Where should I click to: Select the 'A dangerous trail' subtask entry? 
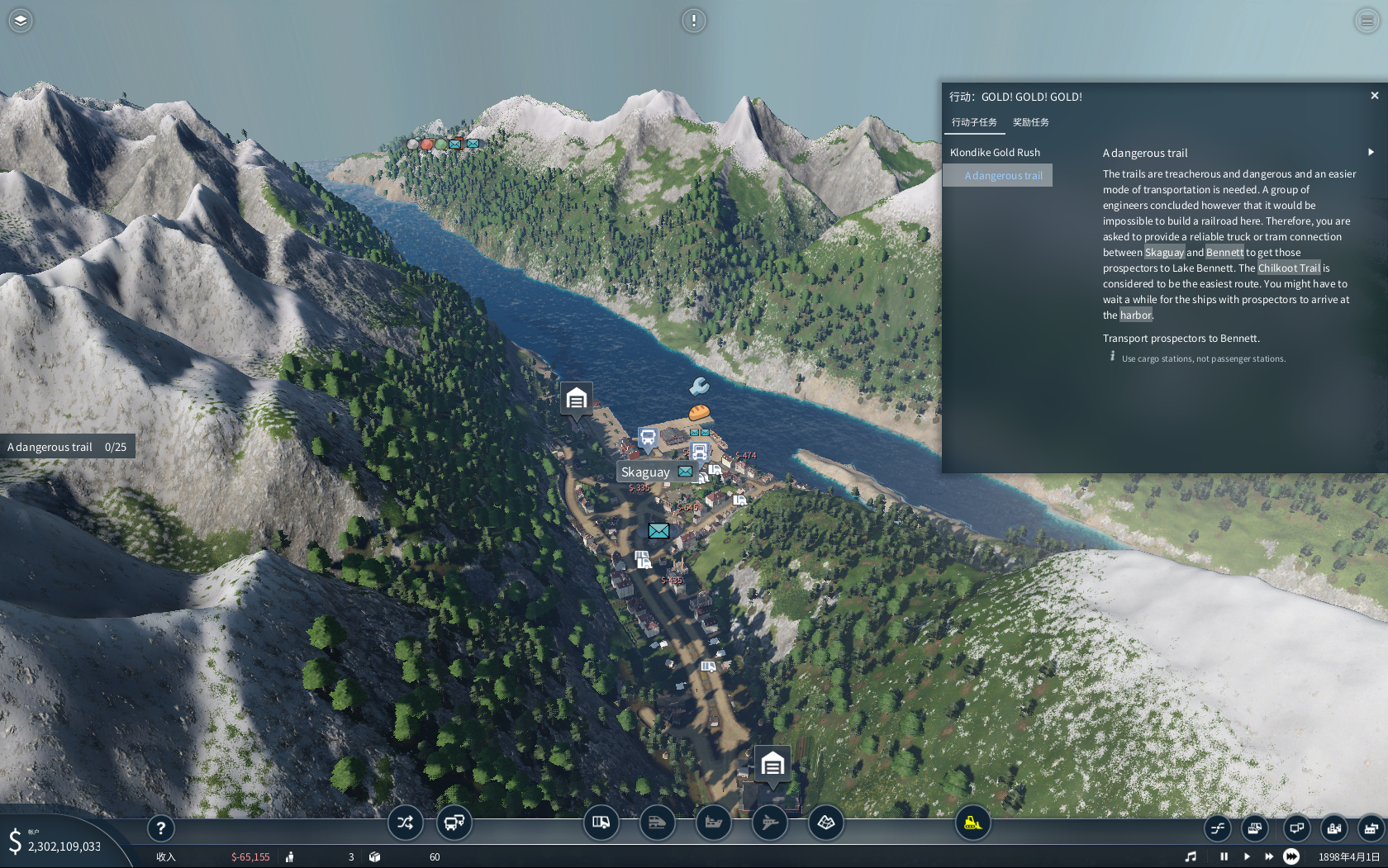[1003, 176]
